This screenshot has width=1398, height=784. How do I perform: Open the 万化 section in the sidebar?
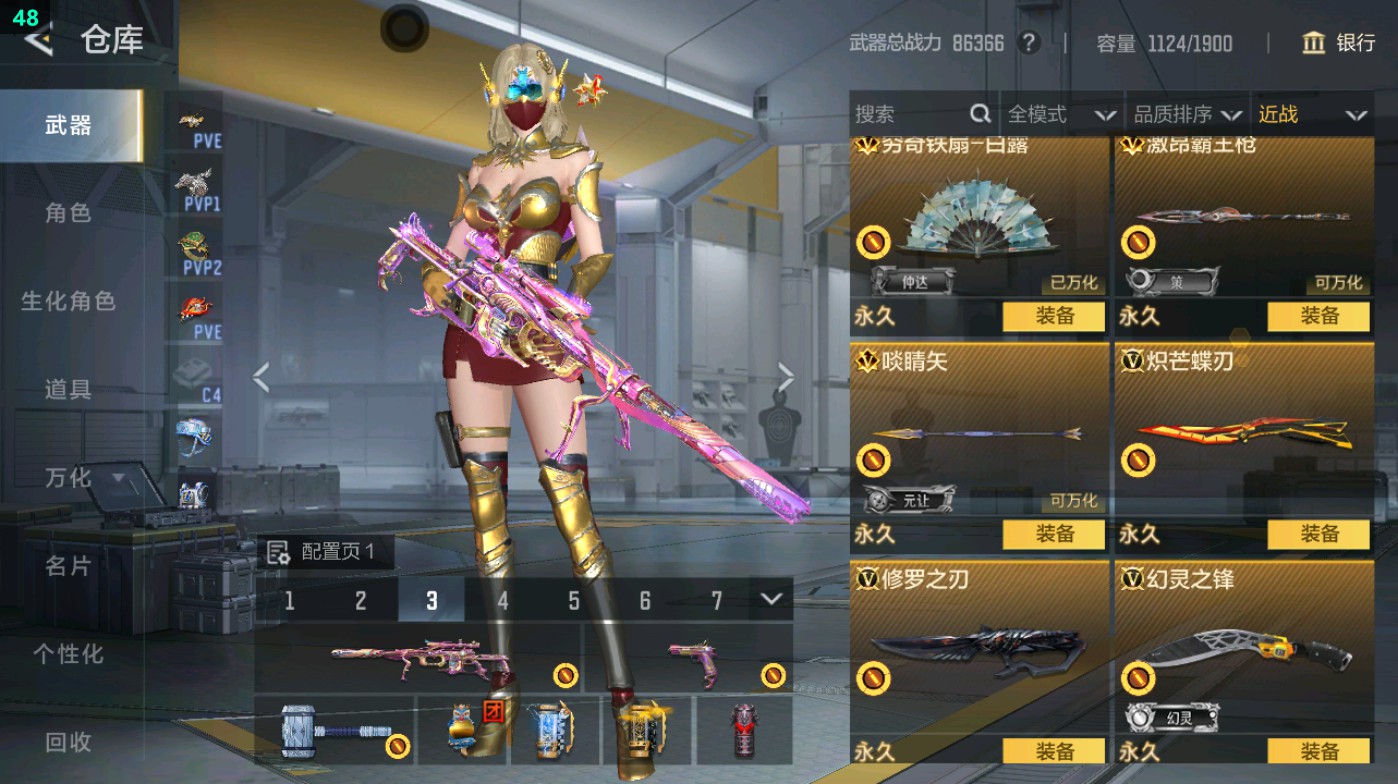70,478
